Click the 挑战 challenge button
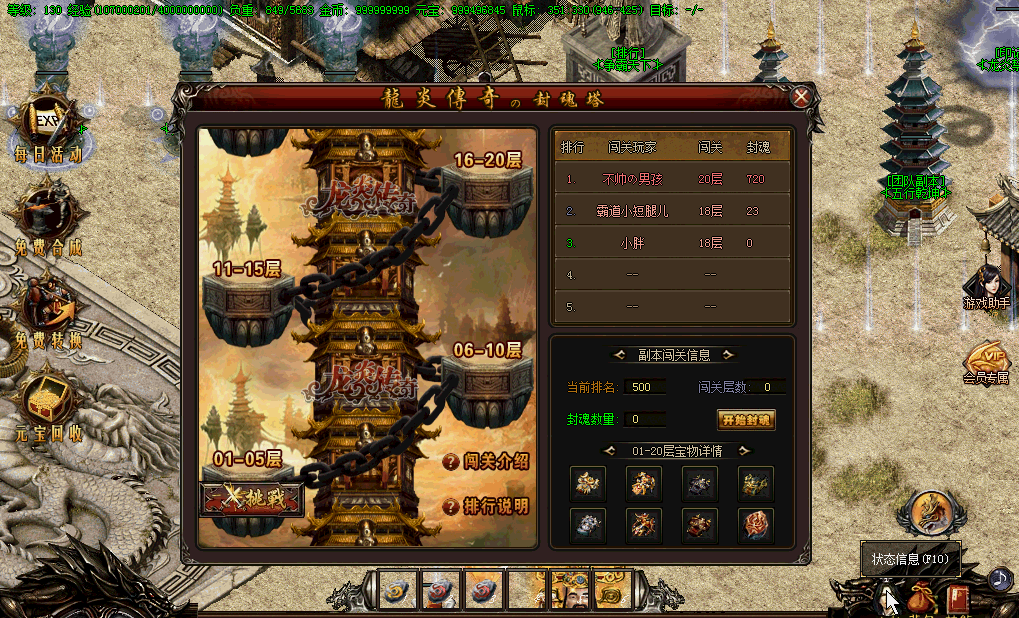This screenshot has width=1019, height=618. point(252,499)
